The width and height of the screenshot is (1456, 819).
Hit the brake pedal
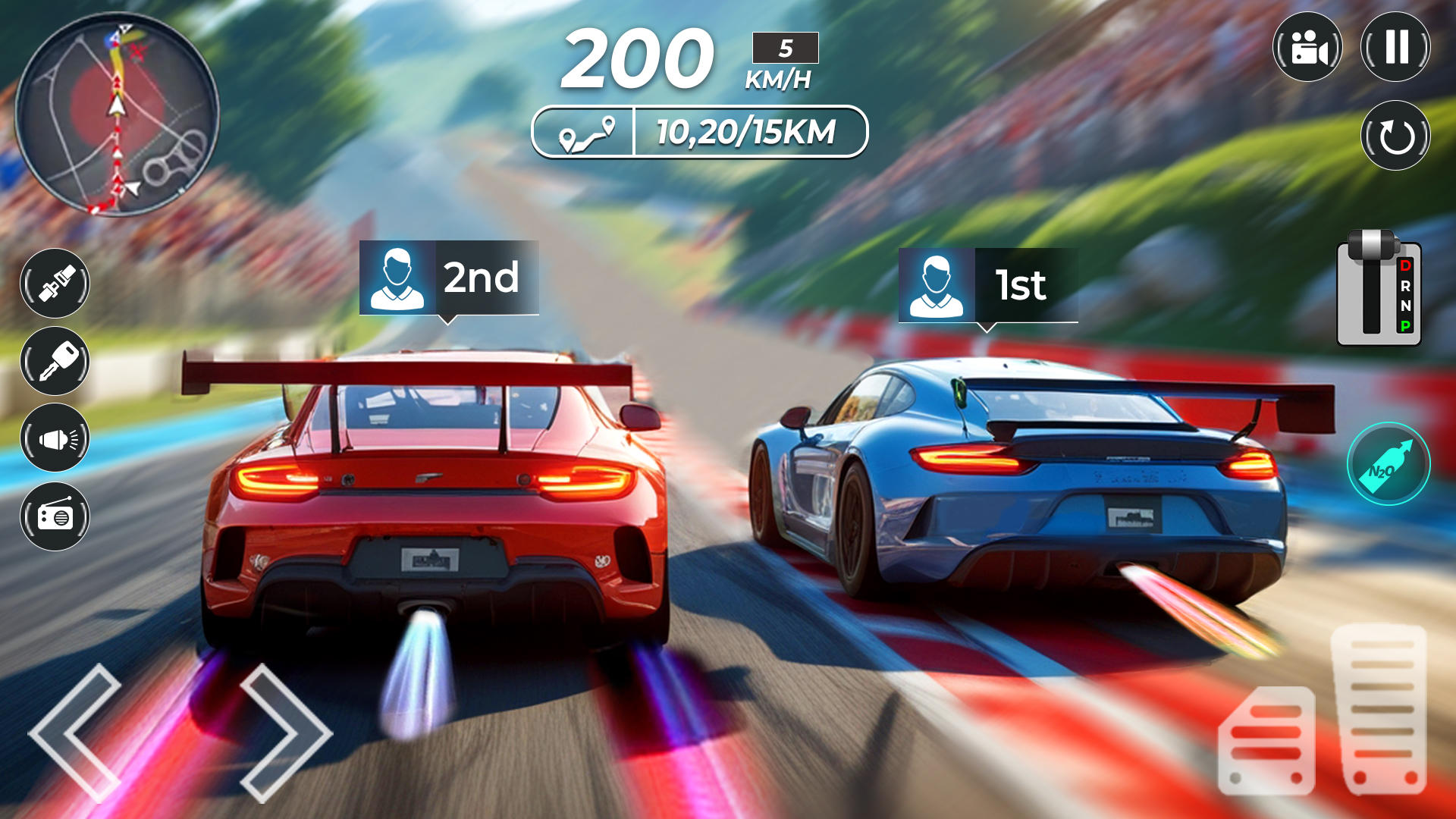click(1266, 741)
